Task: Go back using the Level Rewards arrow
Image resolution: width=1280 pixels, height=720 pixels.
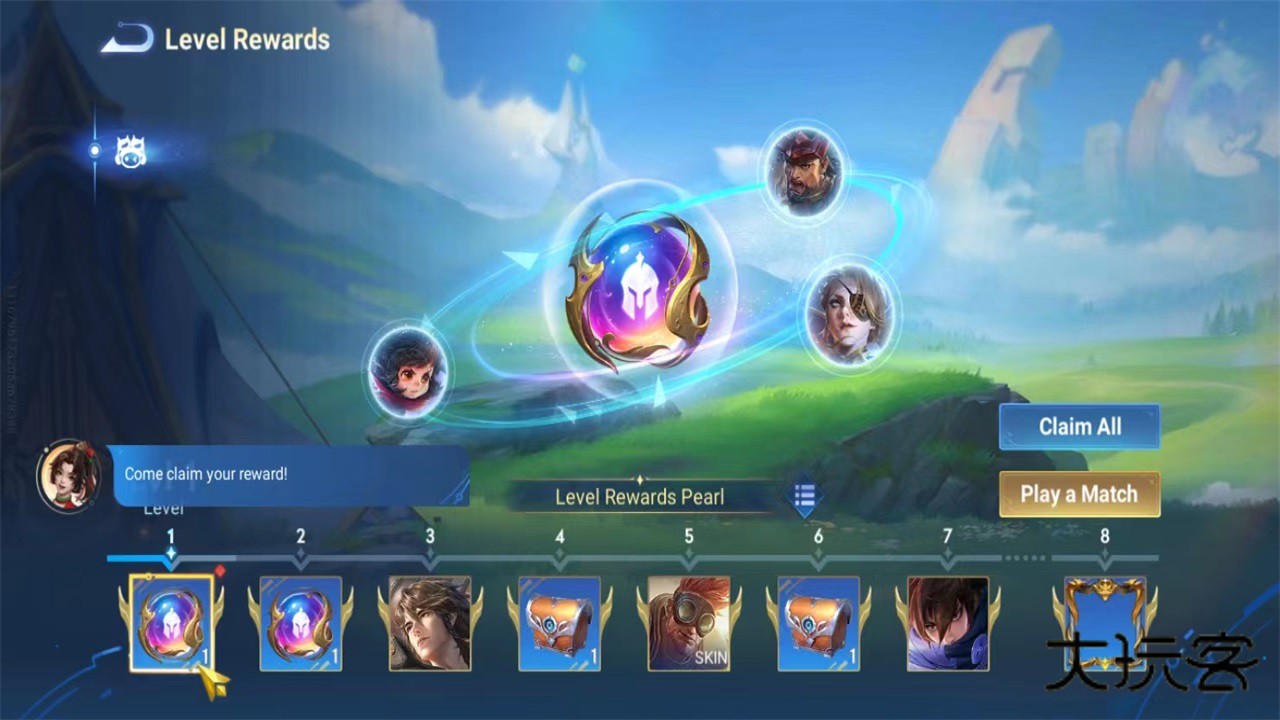Action: coord(127,40)
